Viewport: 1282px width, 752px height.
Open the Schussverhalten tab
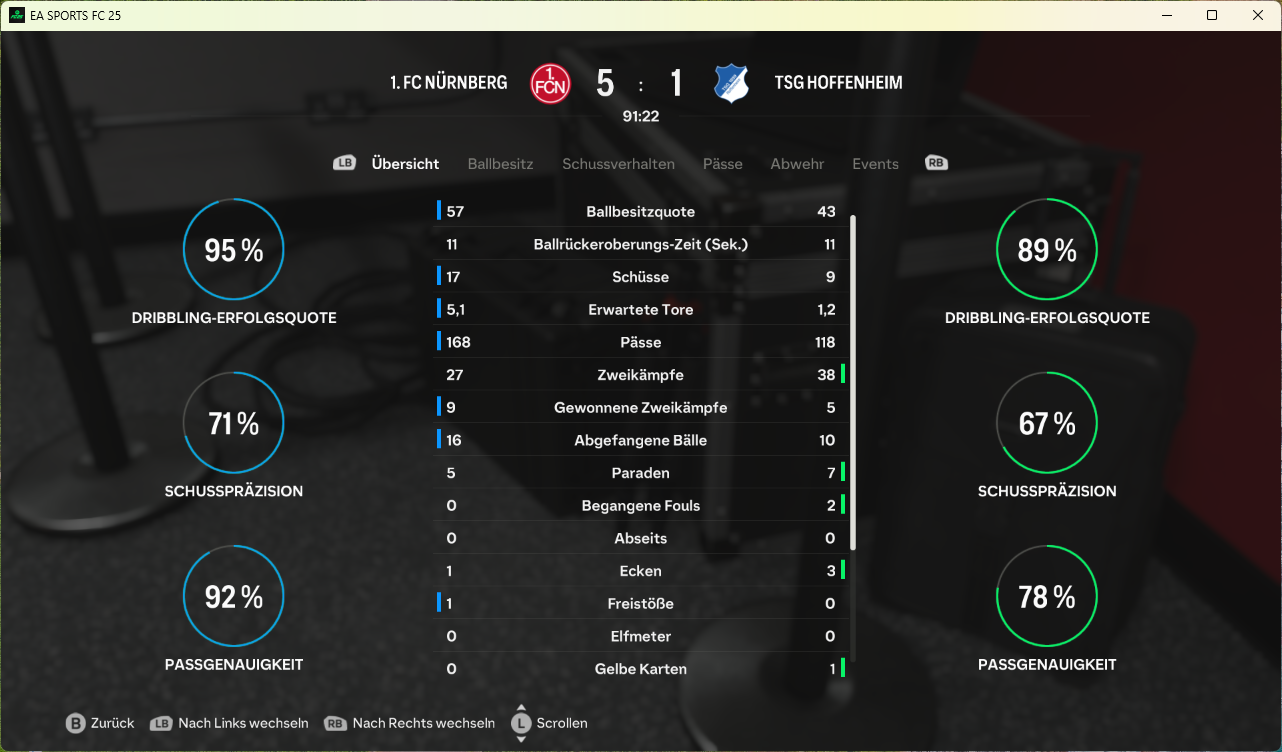pos(618,164)
